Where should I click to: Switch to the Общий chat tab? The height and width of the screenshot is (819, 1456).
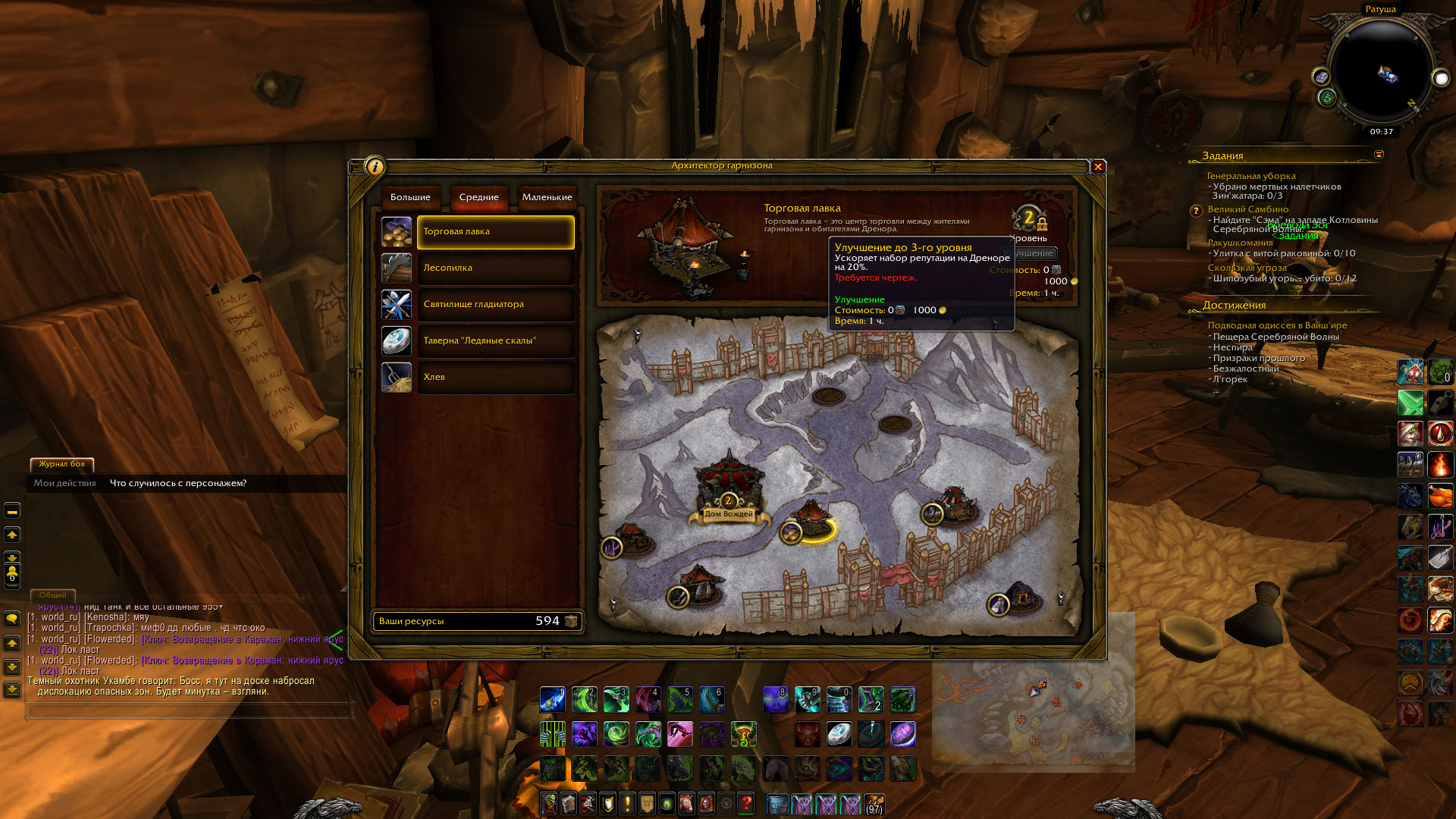click(53, 595)
